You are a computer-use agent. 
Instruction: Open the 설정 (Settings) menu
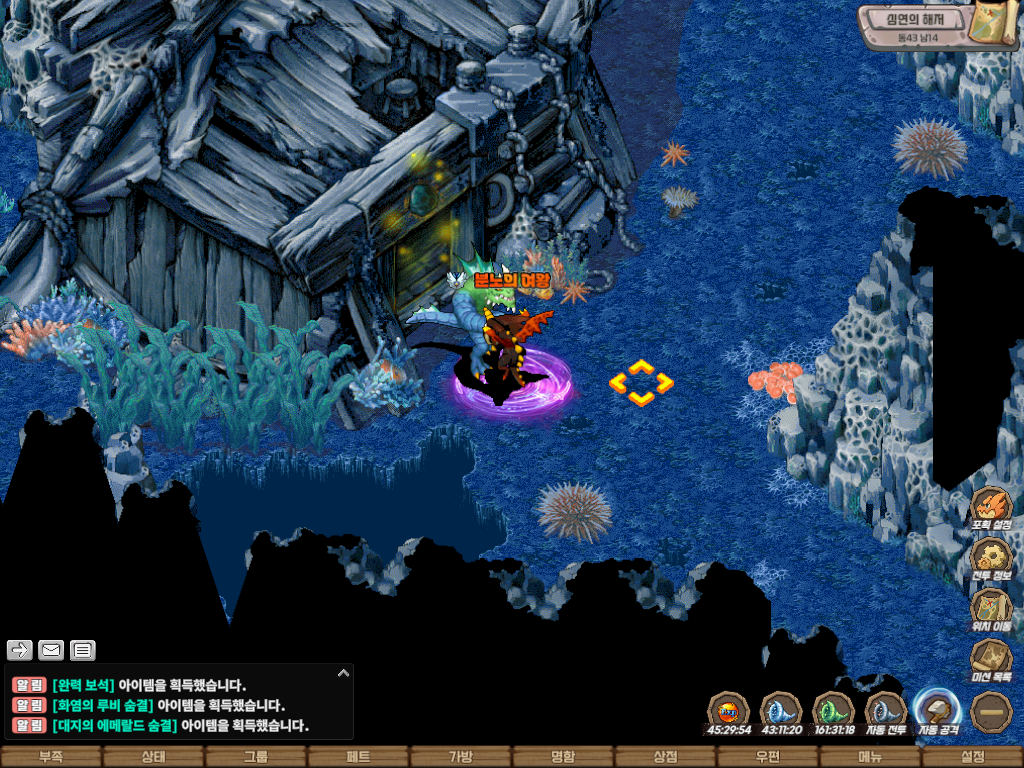[x=972, y=757]
